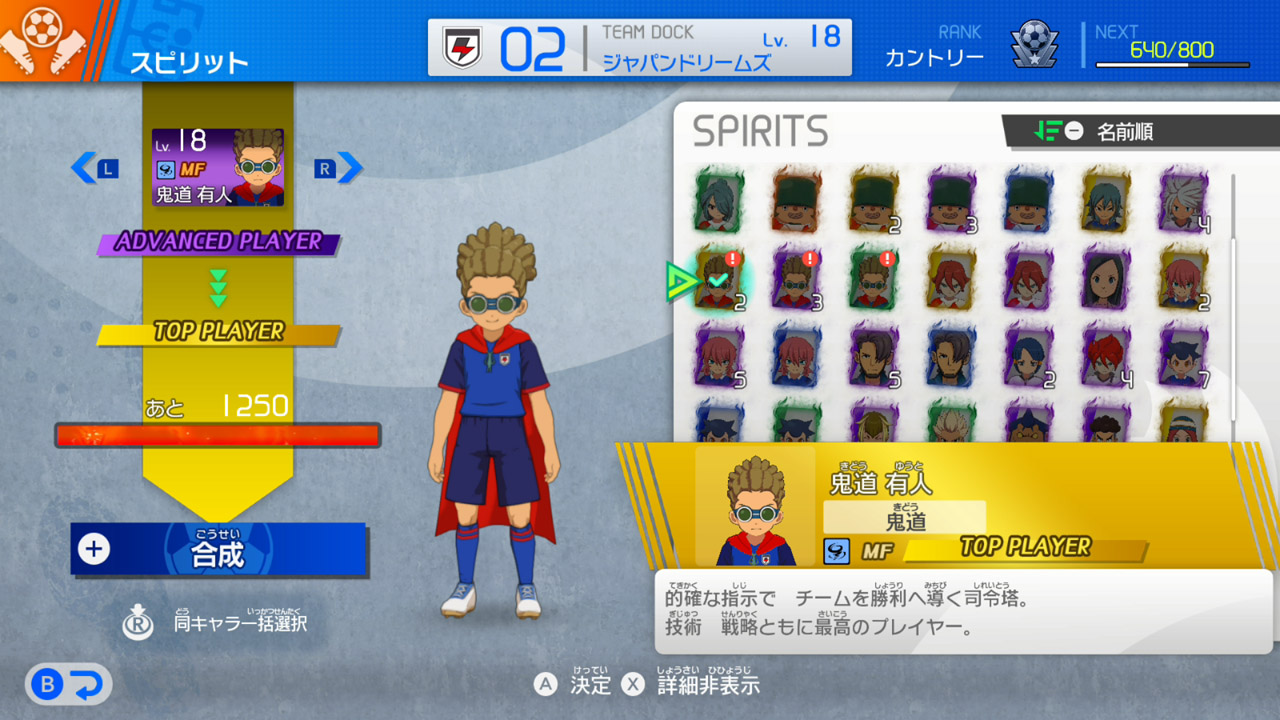Viewport: 1280px width, 720px height.
Task: Select the grey-haired green-framed spirit card
Action: coord(719,201)
